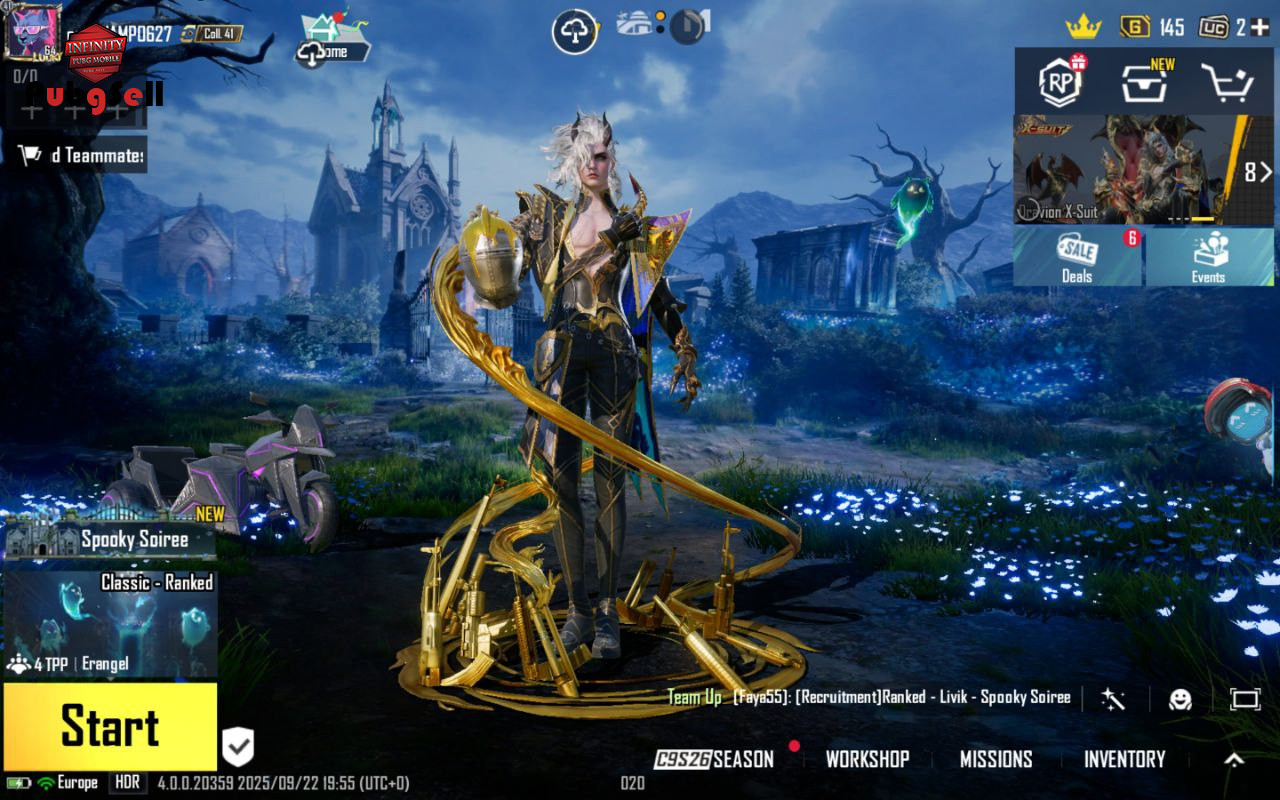Add UC with the plus button
1280x800 pixels.
click(1260, 27)
